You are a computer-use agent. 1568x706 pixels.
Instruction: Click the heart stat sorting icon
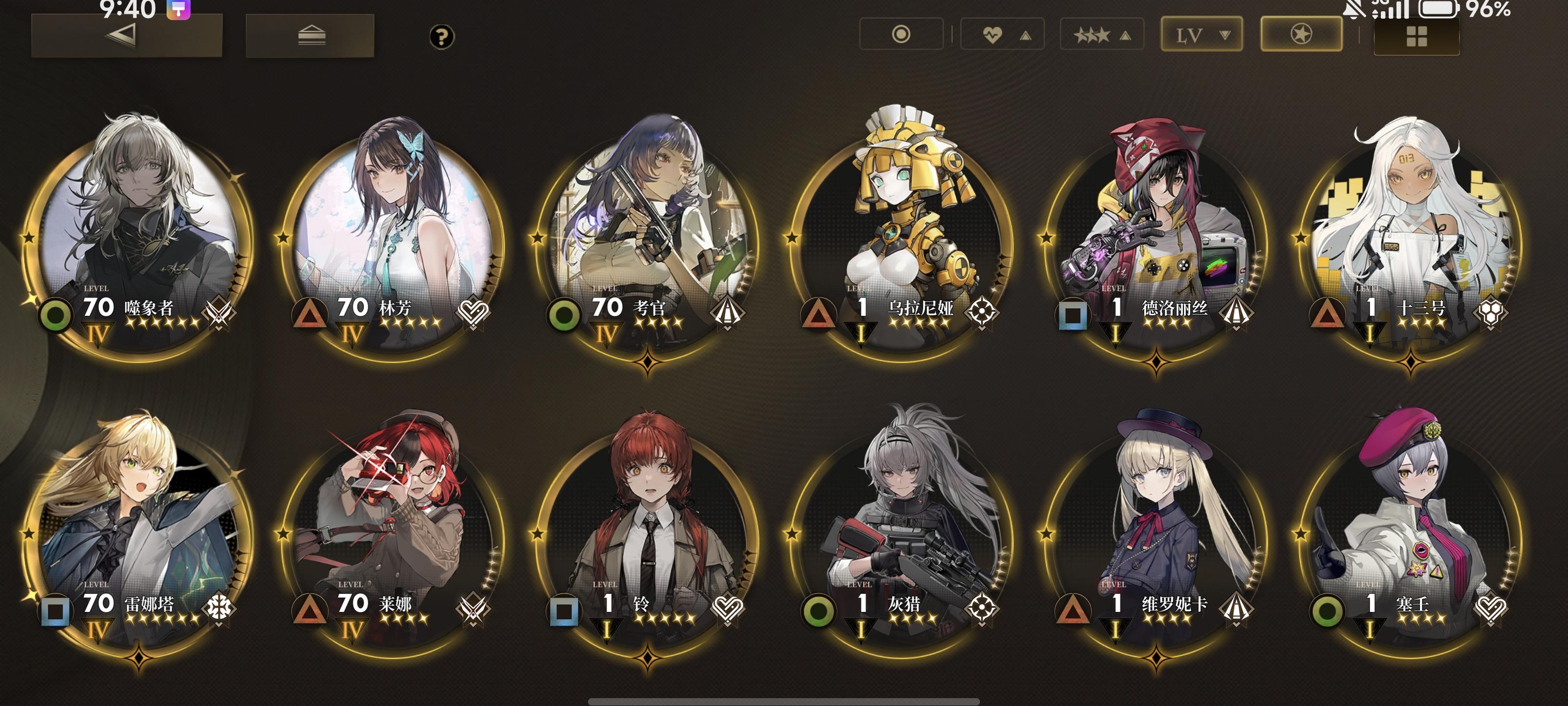[x=992, y=34]
